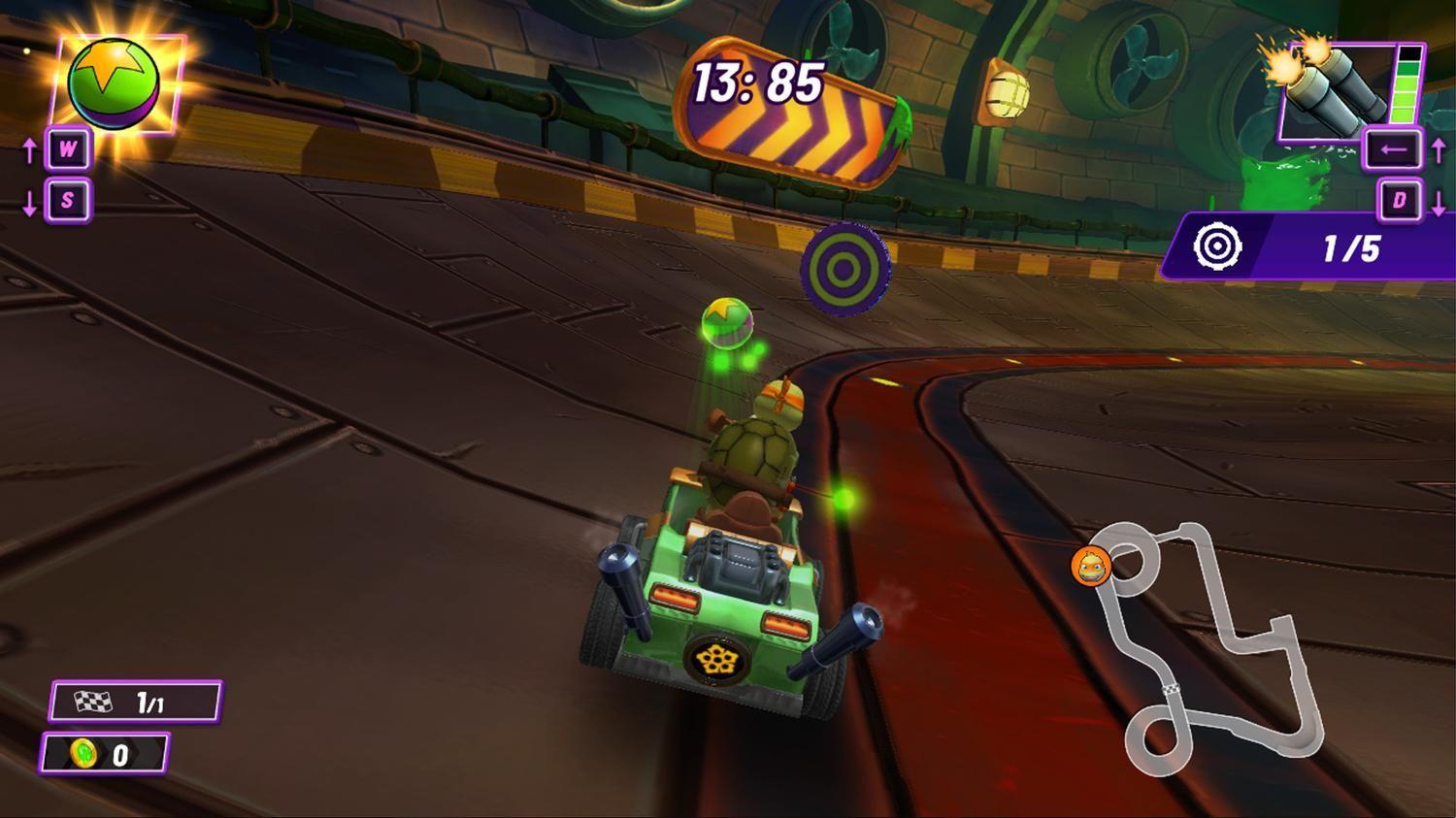Click the gear emblem on the kart's rear
1456x818 pixels.
715,659
